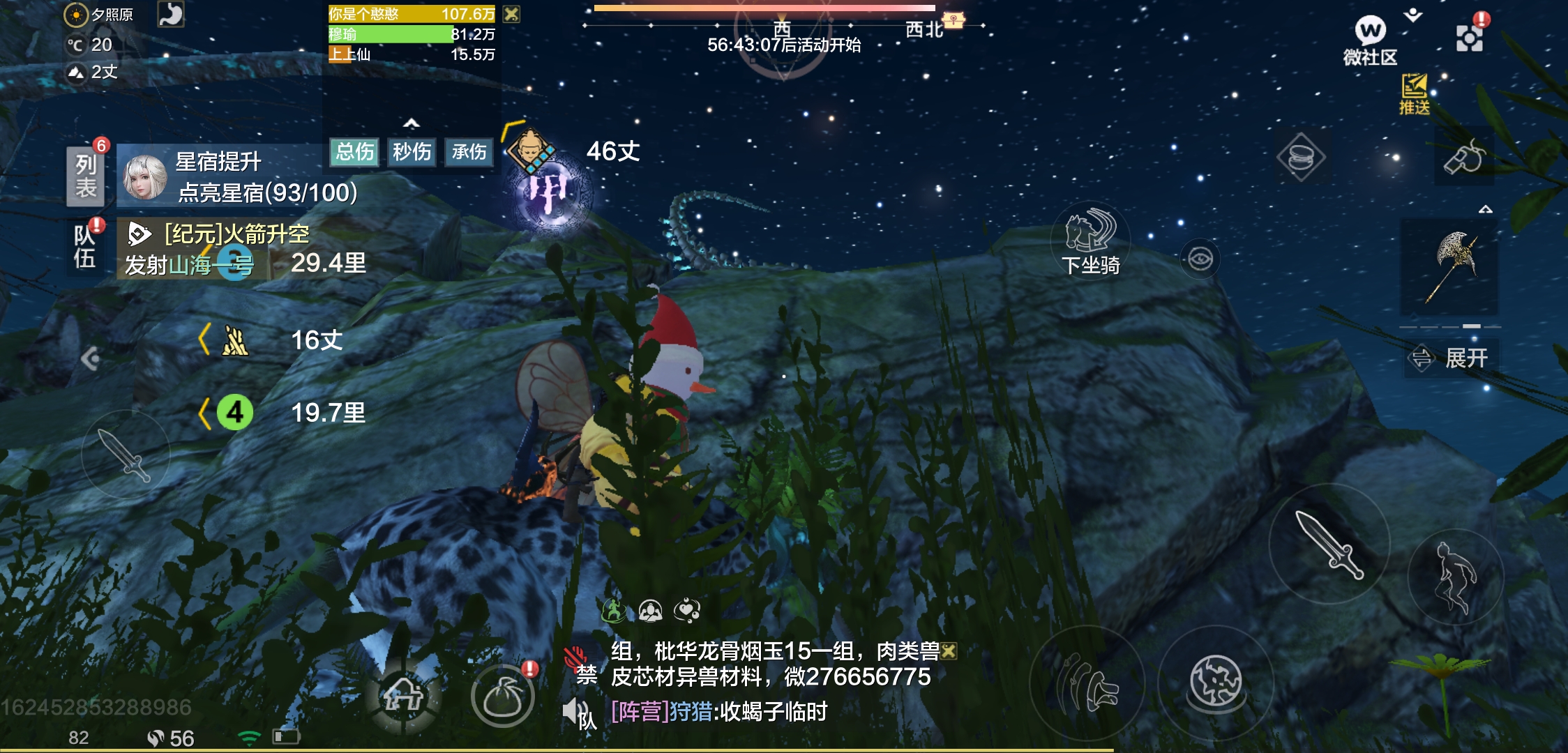Screen dimensions: 1568x753
Task: Close the damage statistics panel
Action: (512, 14)
